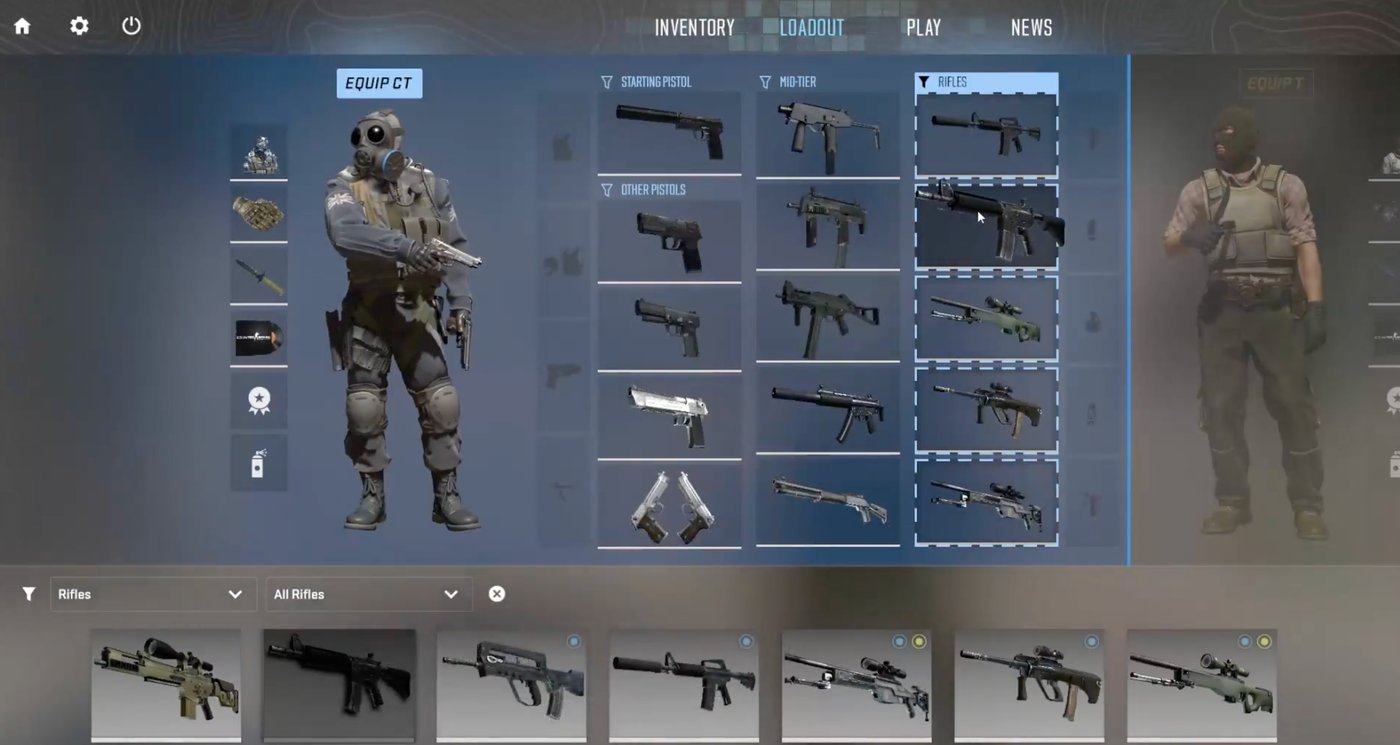1400x745 pixels.
Task: Toggle the Mid-Tier filter funnel
Action: click(x=763, y=82)
